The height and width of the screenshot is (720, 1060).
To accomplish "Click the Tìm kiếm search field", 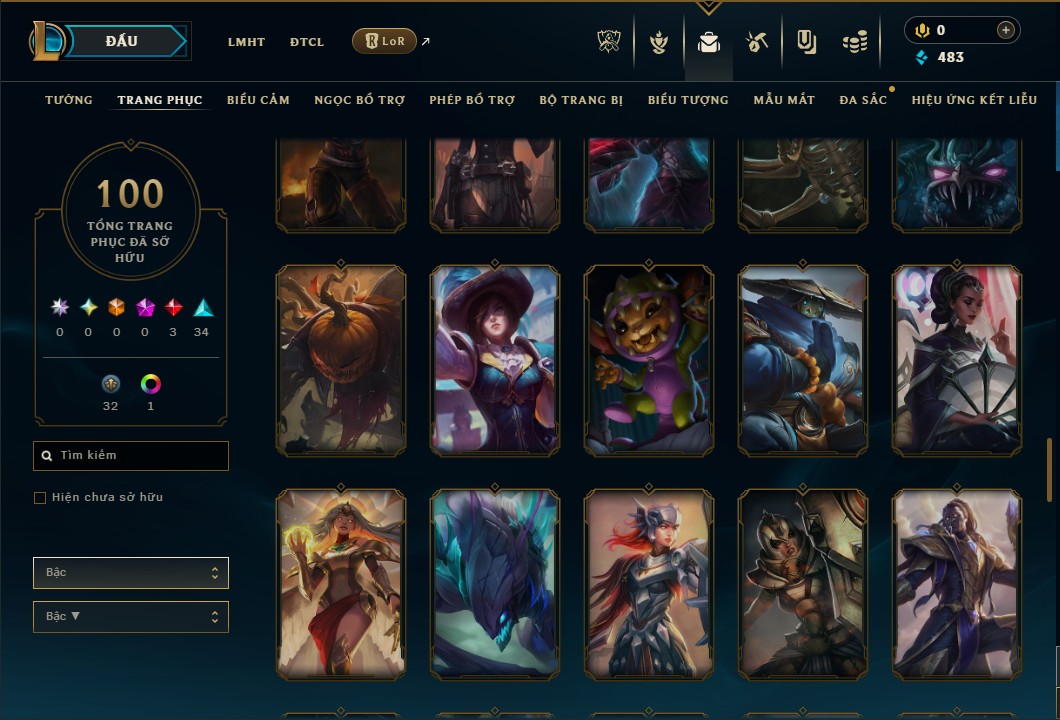I will tap(131, 456).
